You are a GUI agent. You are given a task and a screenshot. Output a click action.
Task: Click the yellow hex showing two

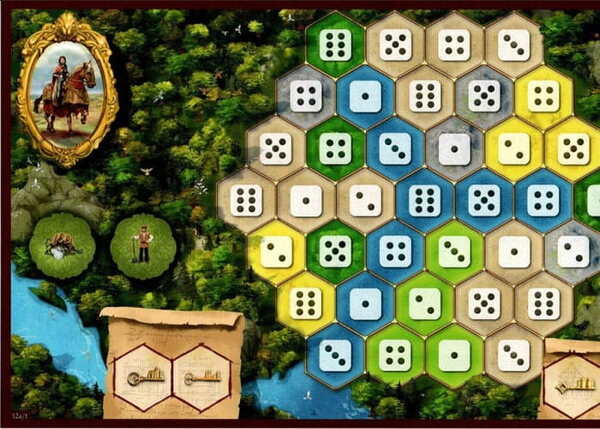pyautogui.click(x=514, y=148)
